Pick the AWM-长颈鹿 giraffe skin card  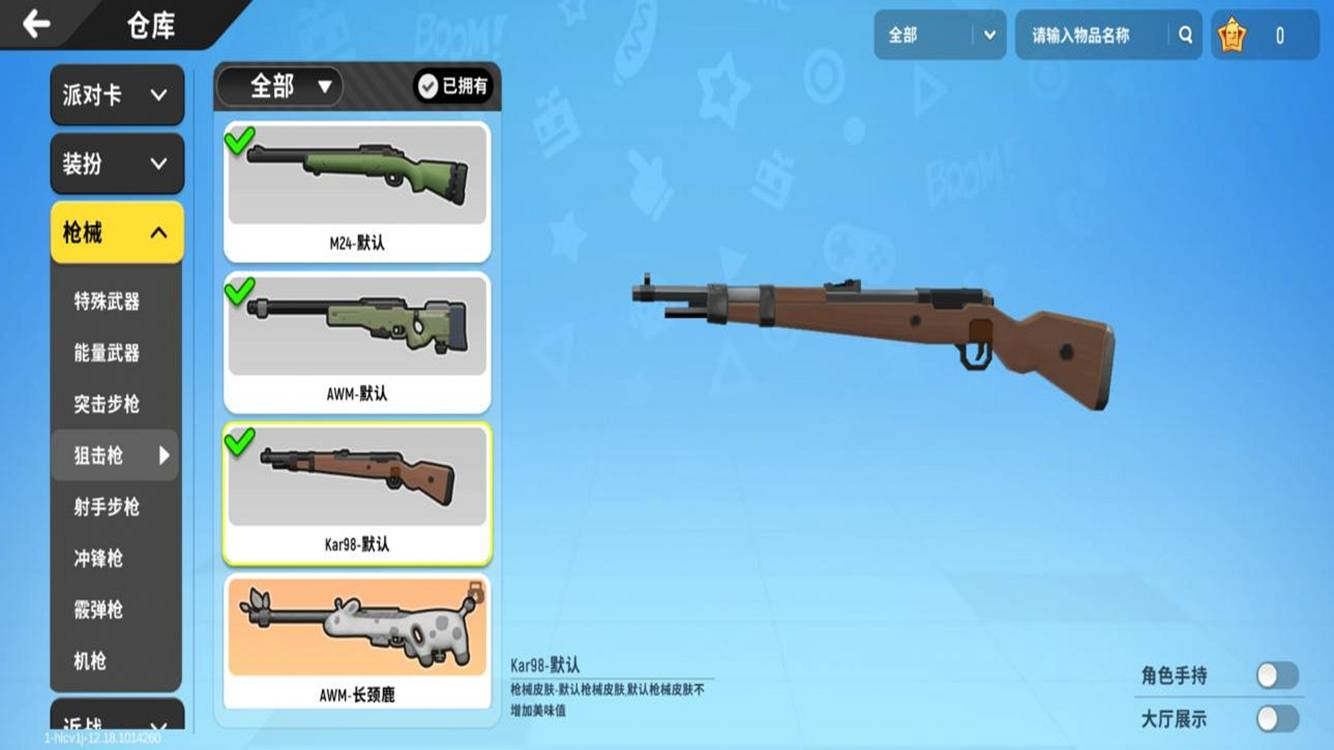point(357,640)
